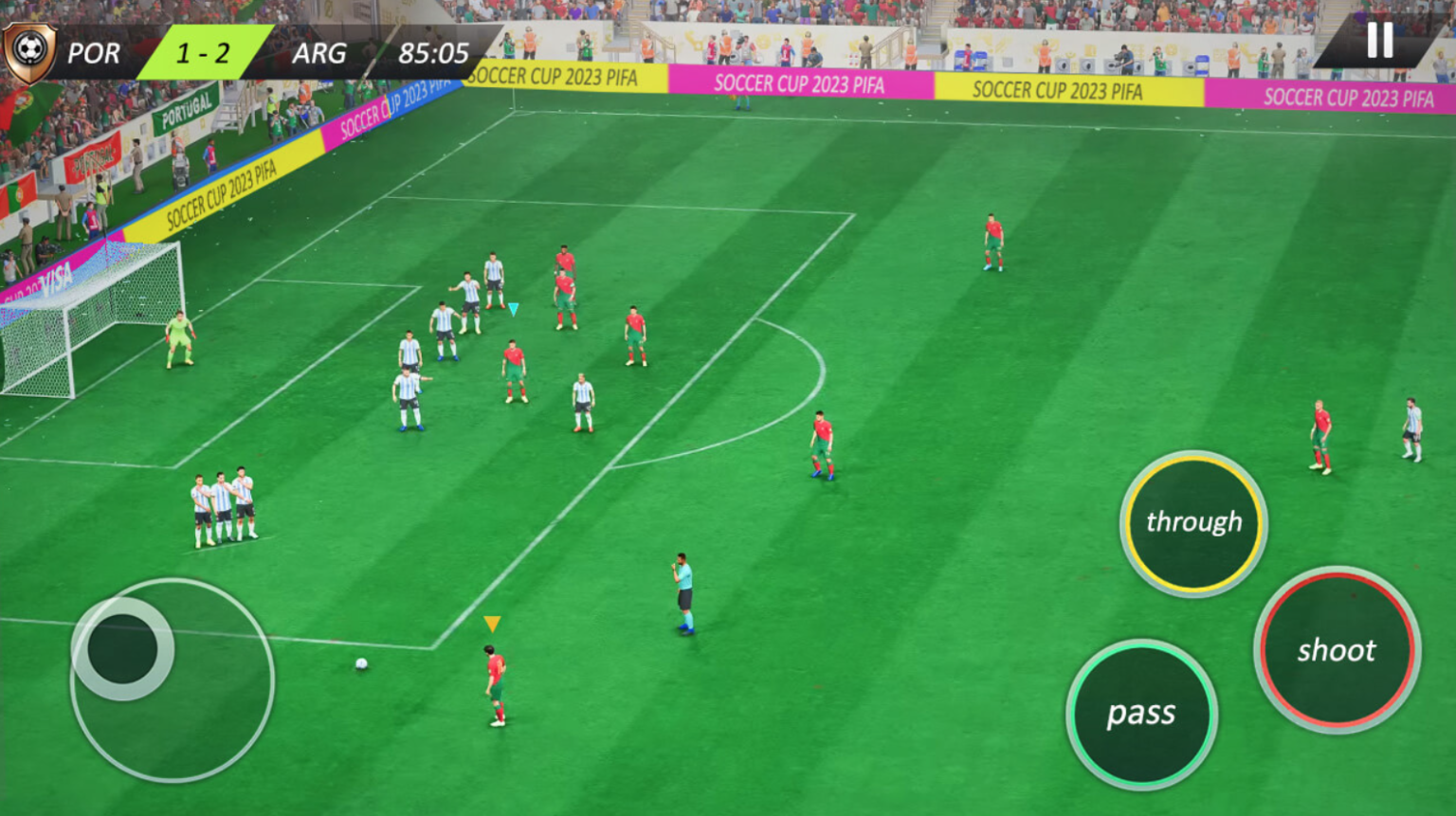This screenshot has height=816, width=1456.
Task: Tap the pause icon
Action: click(x=1381, y=40)
